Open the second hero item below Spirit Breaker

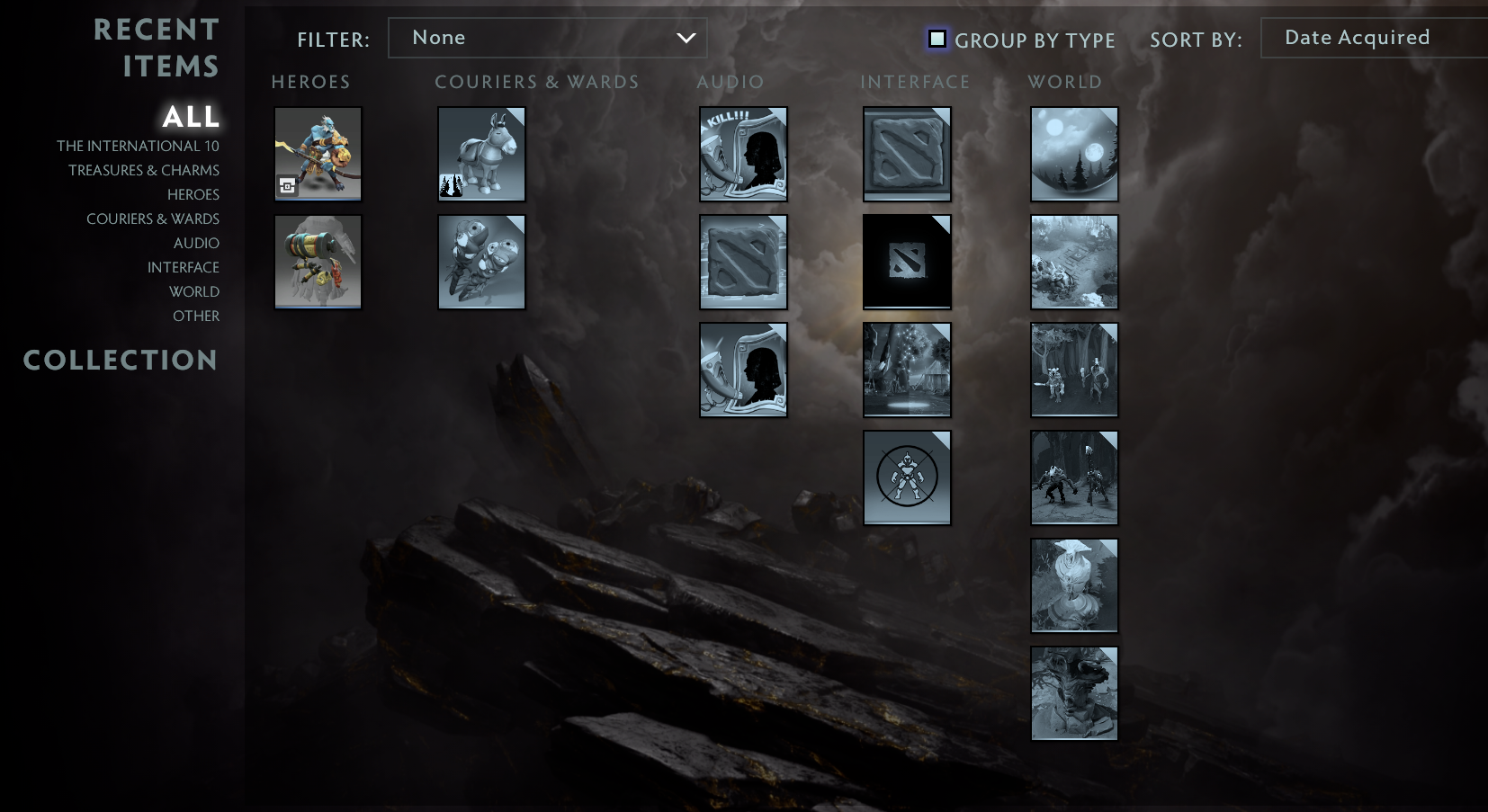coord(318,262)
